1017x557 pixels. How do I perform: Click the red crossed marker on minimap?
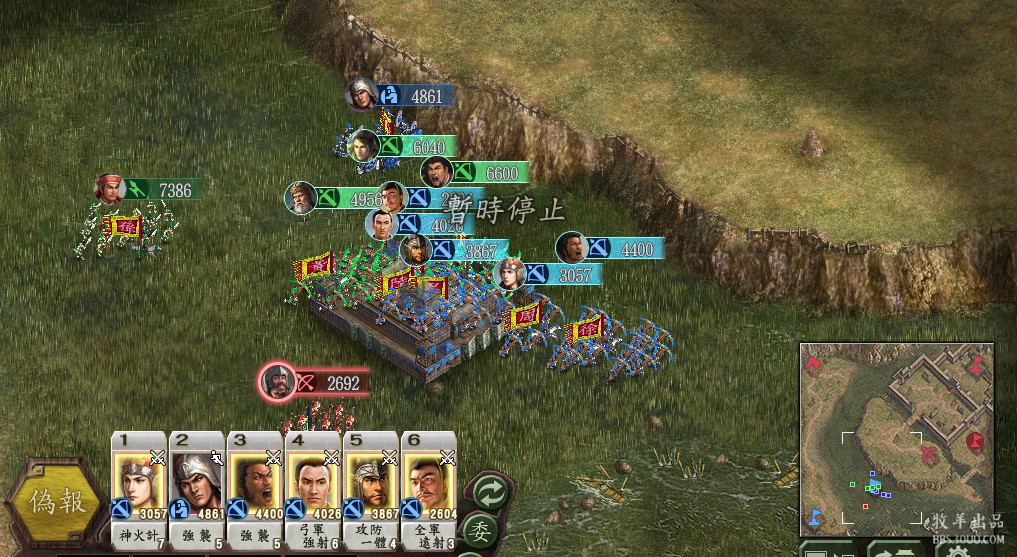[930, 455]
